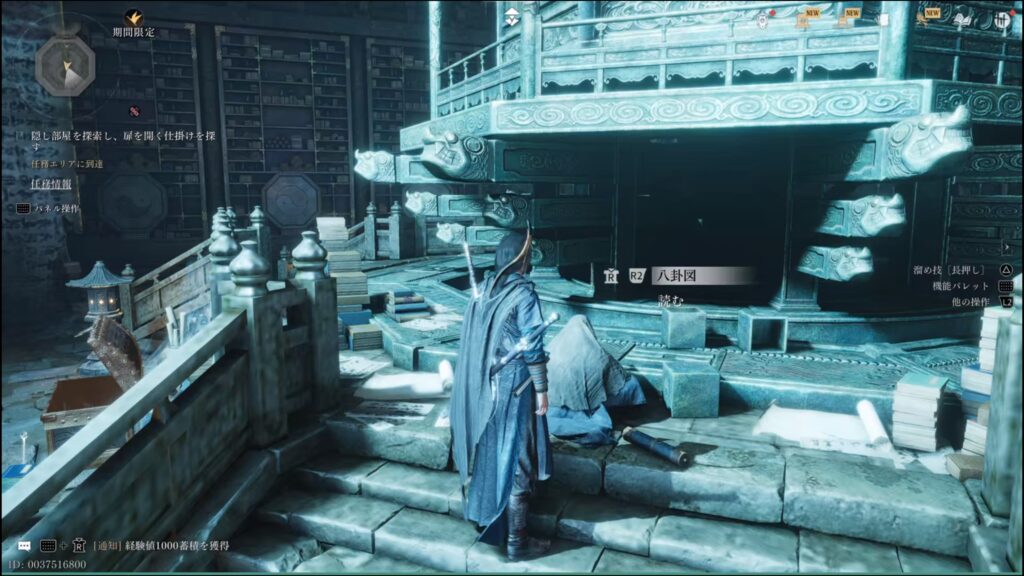1024x576 pixels.
Task: Click the double-arrow icon at top center
Action: tap(512, 17)
